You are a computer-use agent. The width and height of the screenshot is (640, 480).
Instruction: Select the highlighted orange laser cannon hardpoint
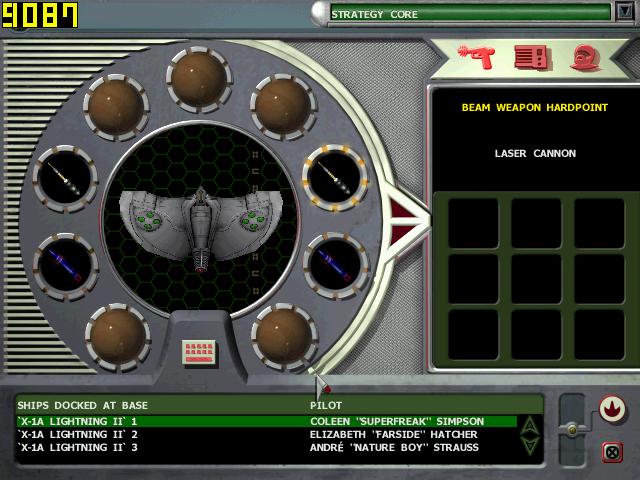(x=335, y=178)
